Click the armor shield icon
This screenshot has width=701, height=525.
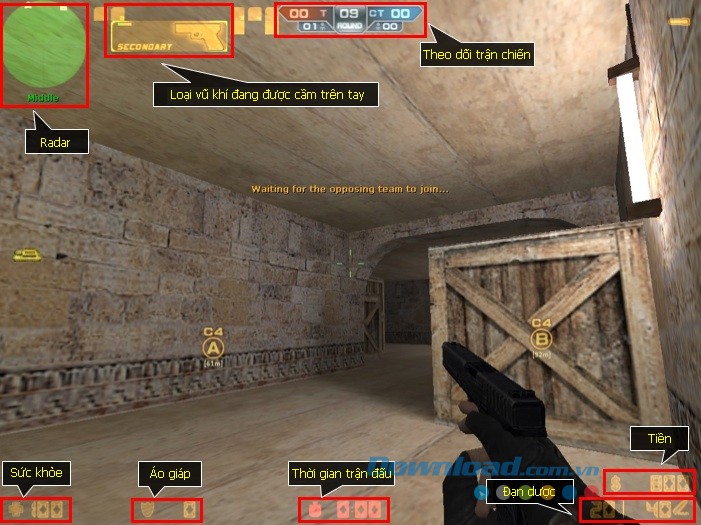tap(148, 510)
